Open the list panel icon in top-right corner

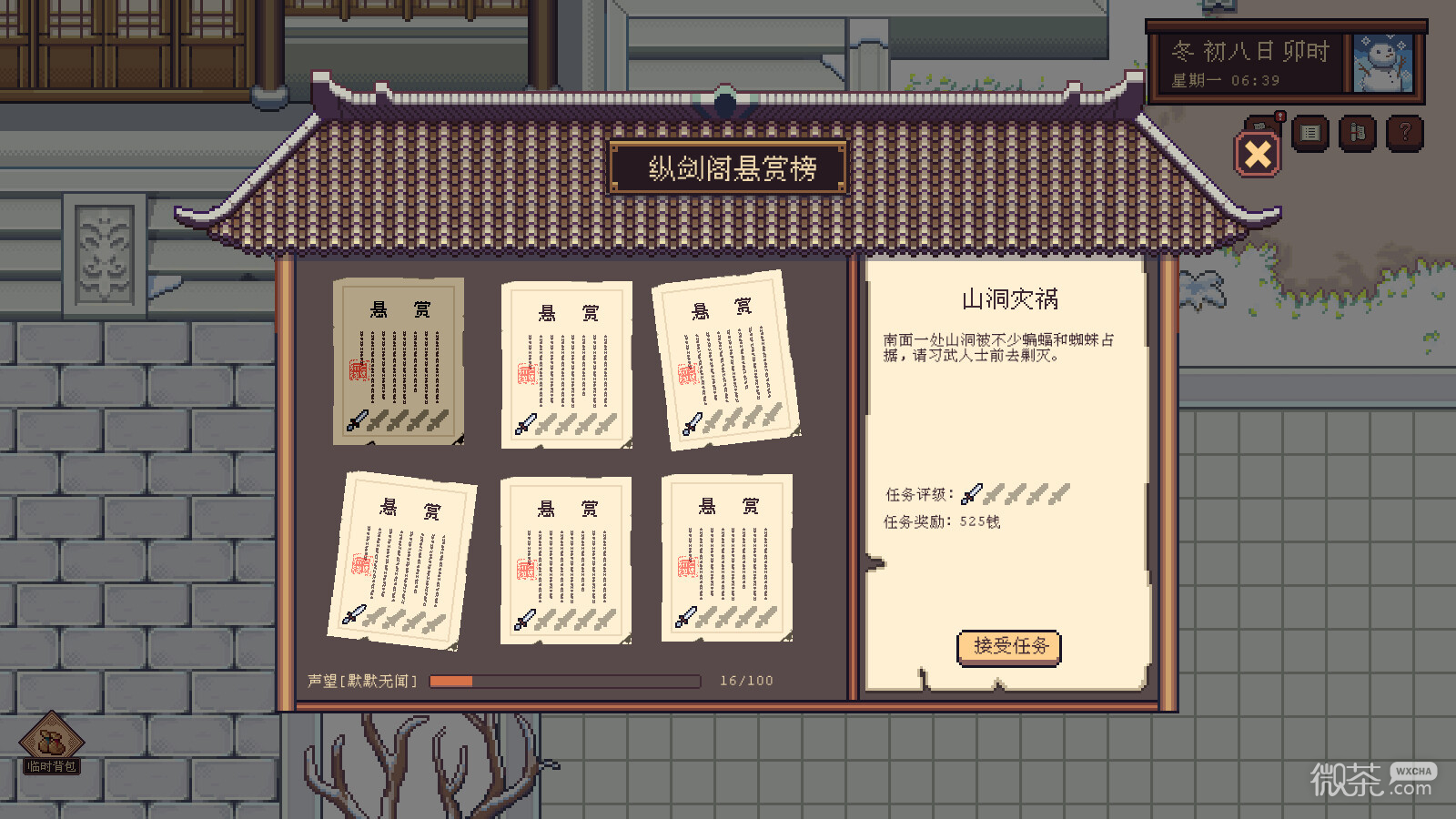(x=1310, y=132)
